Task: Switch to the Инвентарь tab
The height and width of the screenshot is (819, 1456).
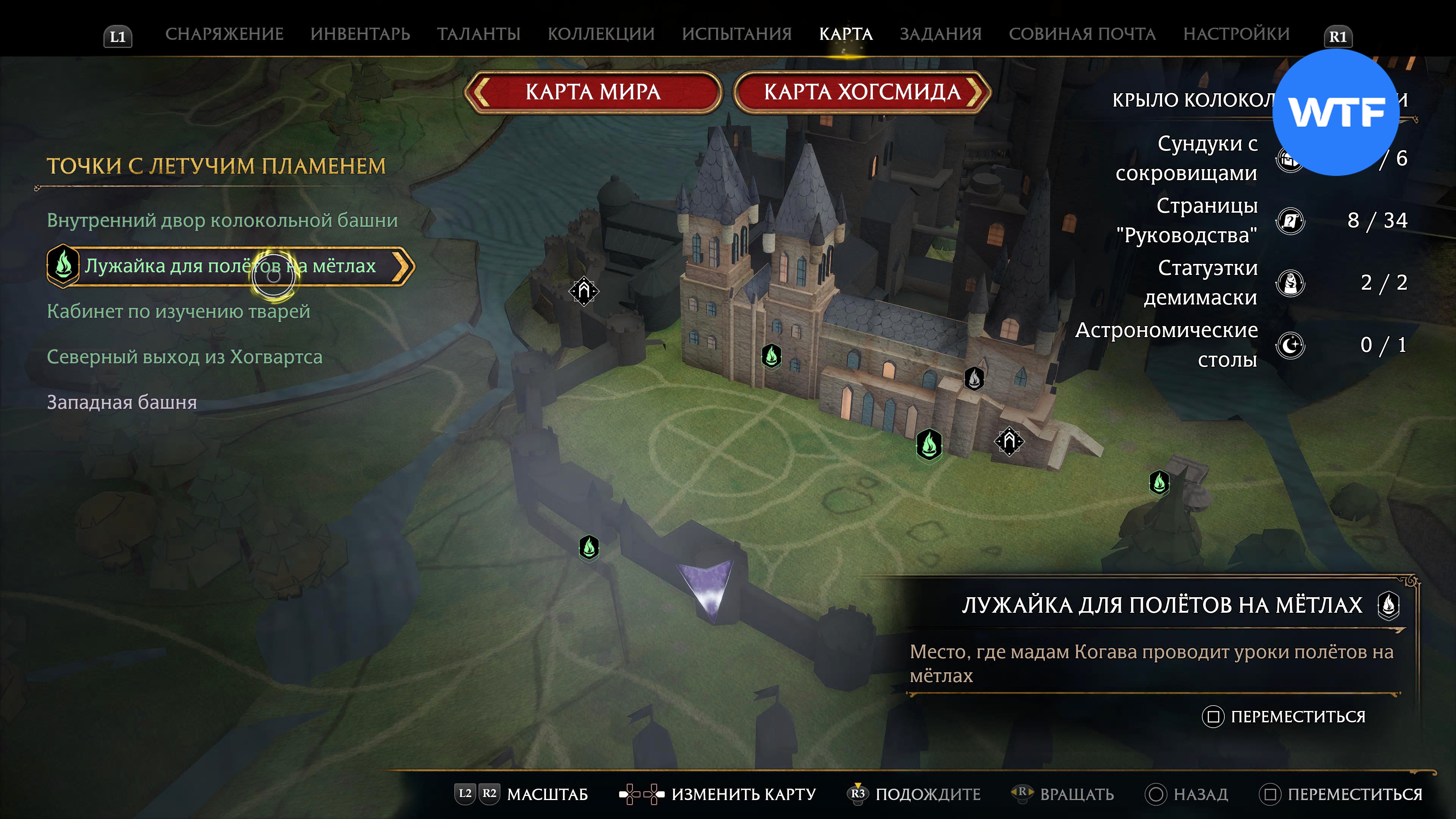Action: 360,34
